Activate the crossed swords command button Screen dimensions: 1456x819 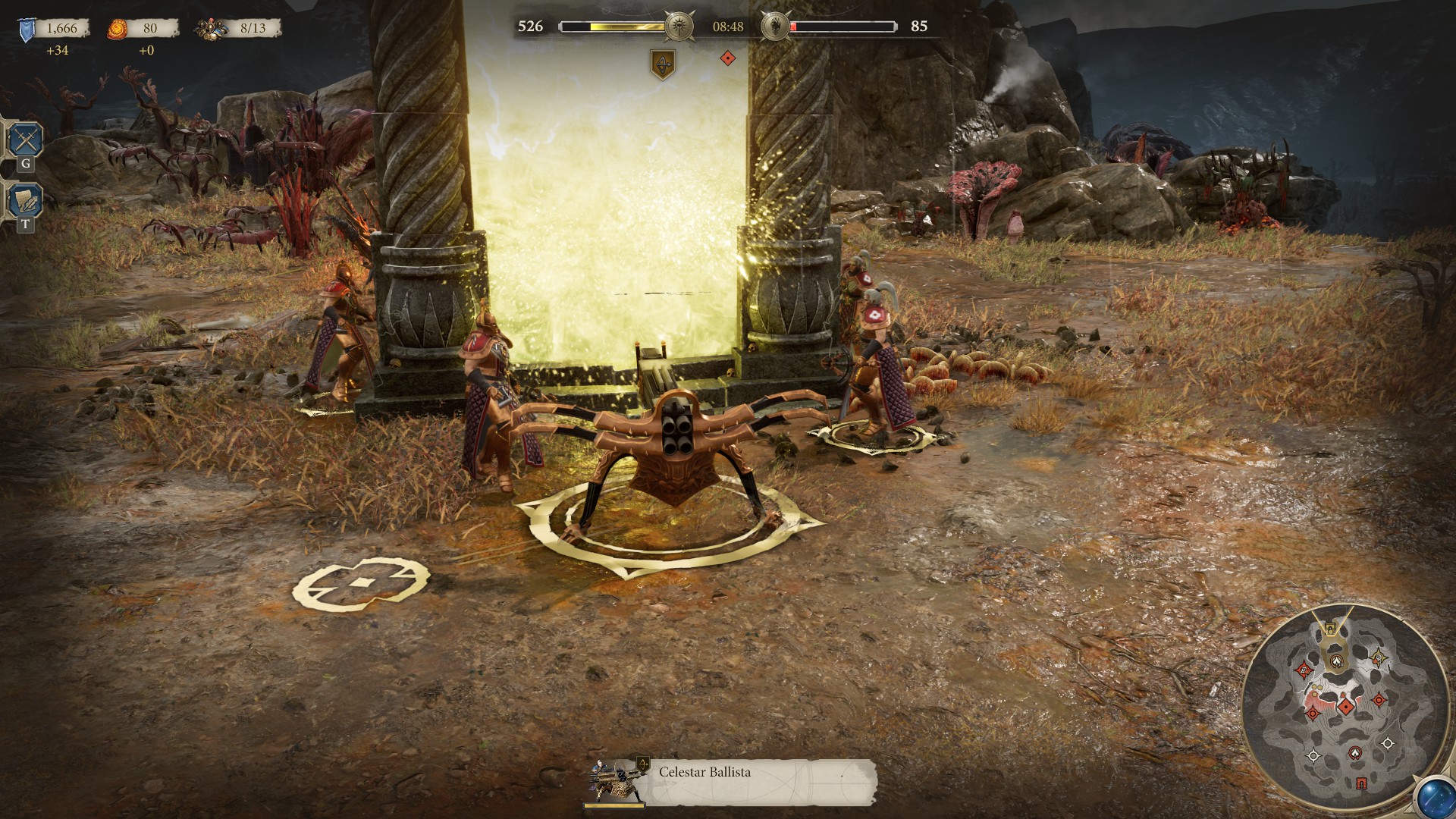coord(25,140)
